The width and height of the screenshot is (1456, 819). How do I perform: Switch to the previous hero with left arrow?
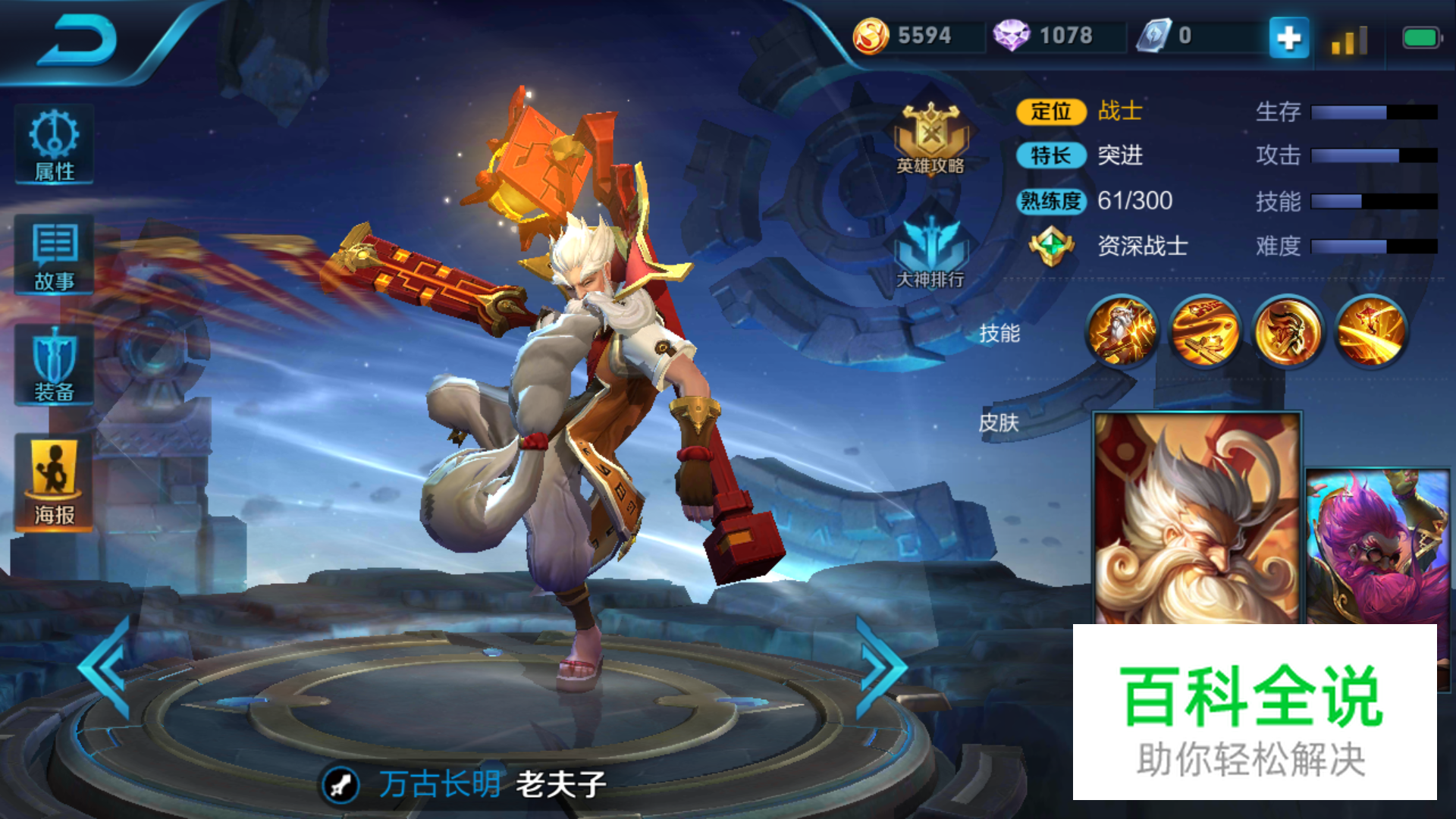pos(106,667)
